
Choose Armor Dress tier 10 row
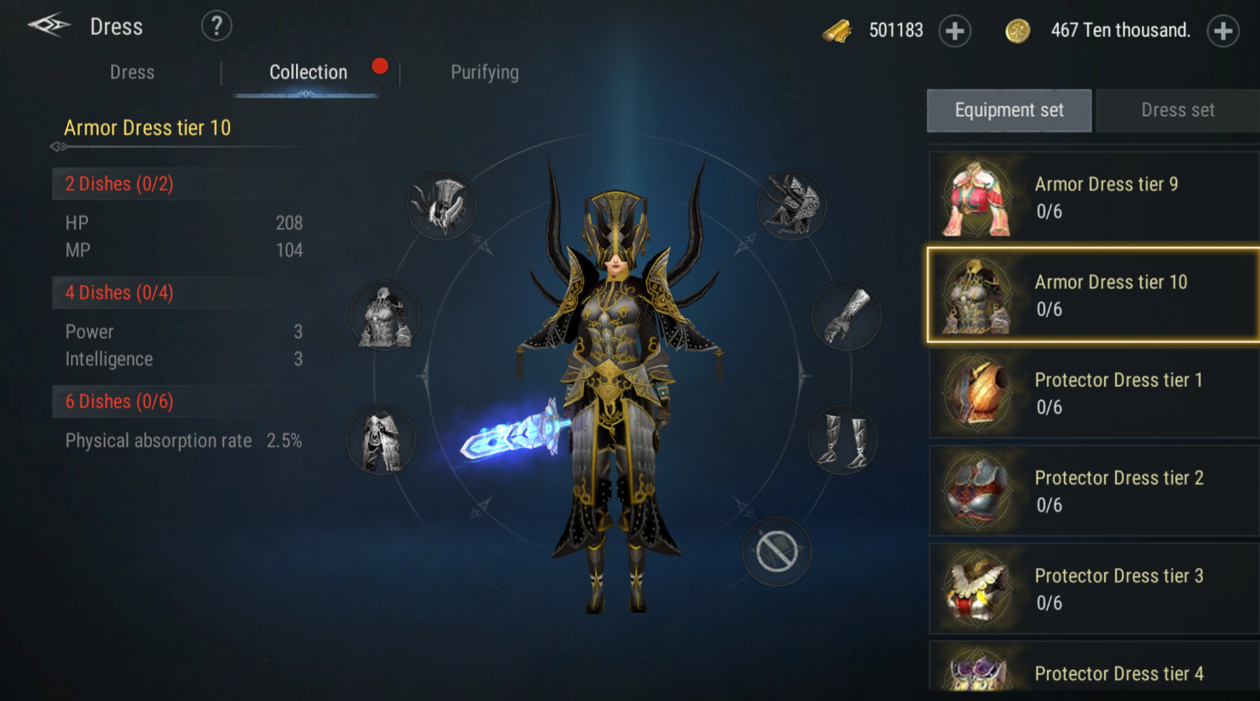(1094, 295)
